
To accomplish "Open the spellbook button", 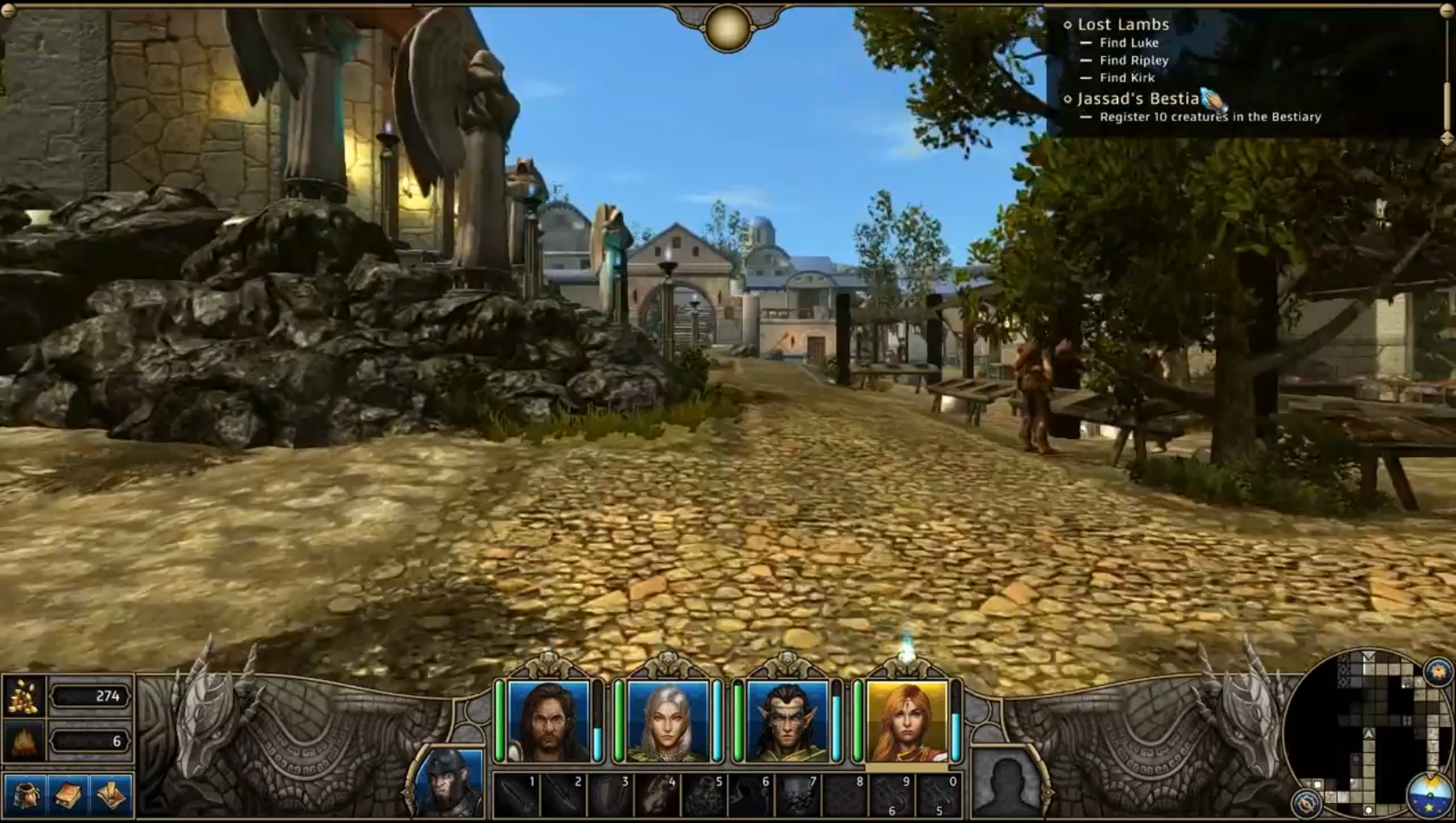I will point(68,794).
